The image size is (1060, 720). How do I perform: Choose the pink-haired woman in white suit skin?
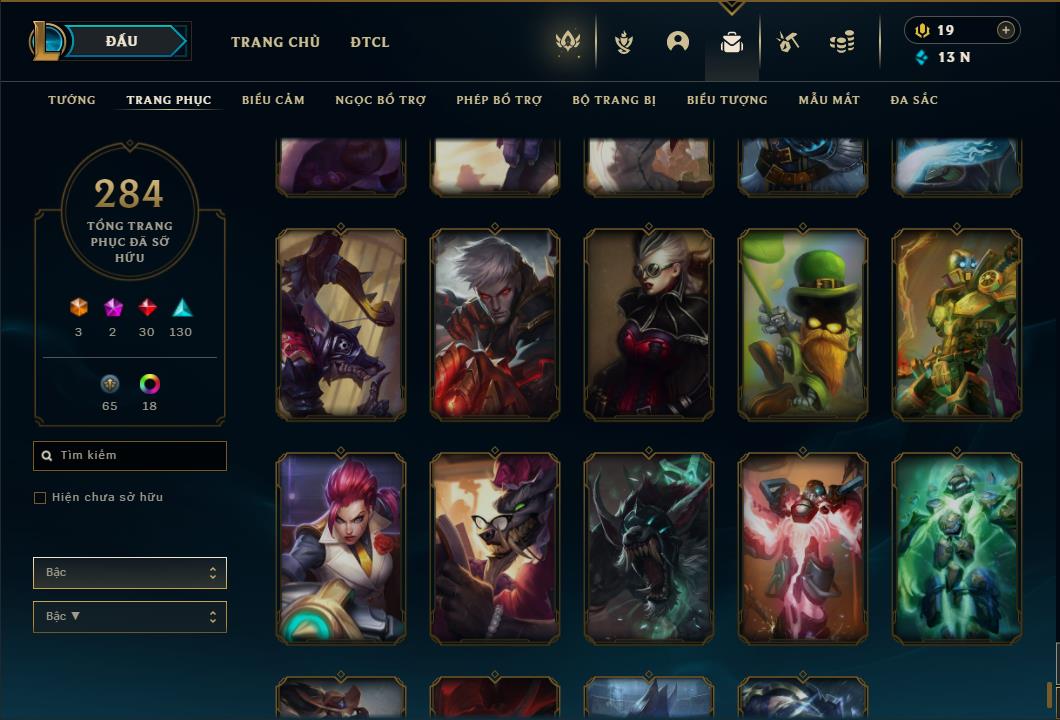coord(341,548)
